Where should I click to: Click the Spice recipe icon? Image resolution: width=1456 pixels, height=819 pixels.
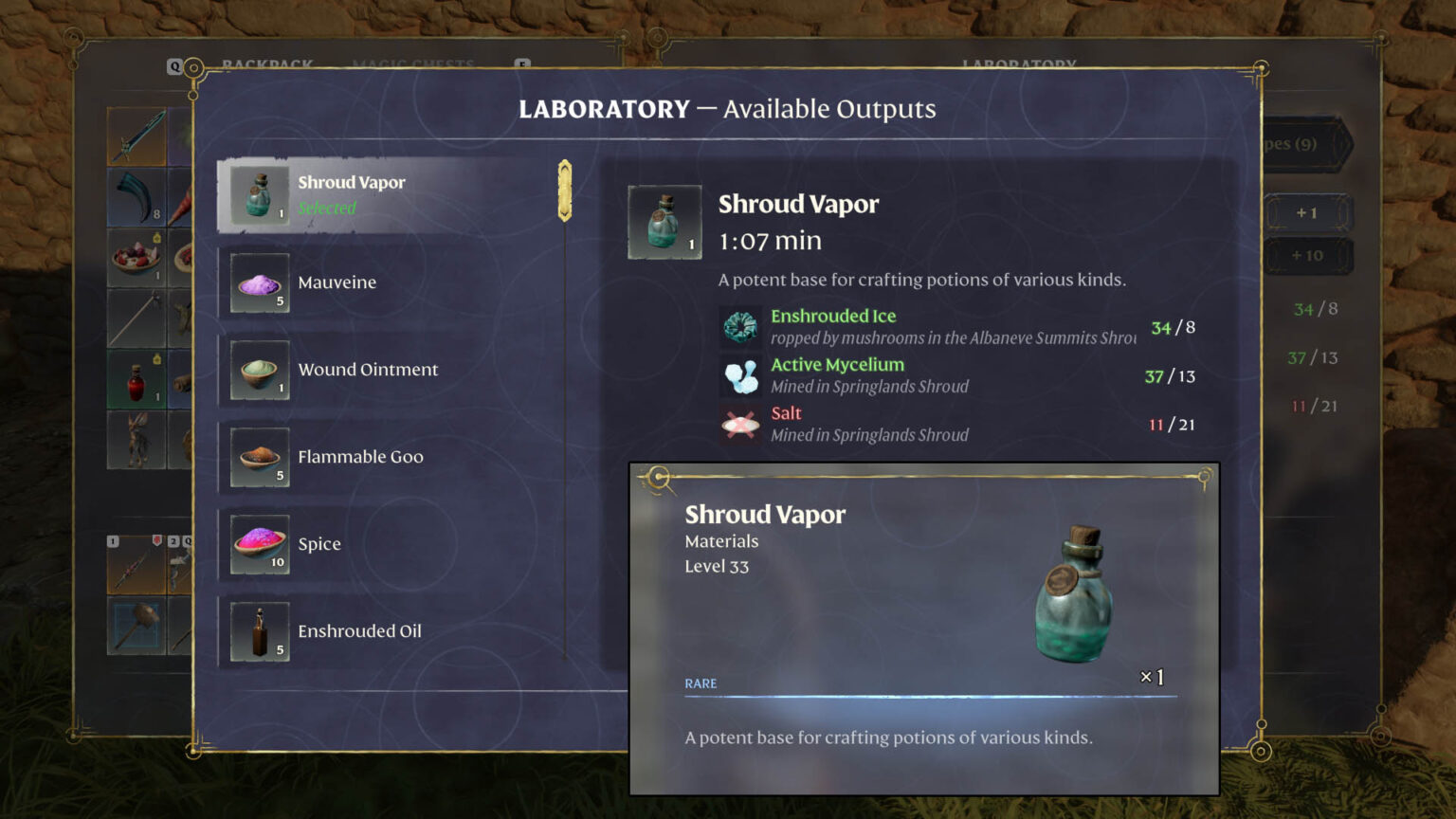258,543
